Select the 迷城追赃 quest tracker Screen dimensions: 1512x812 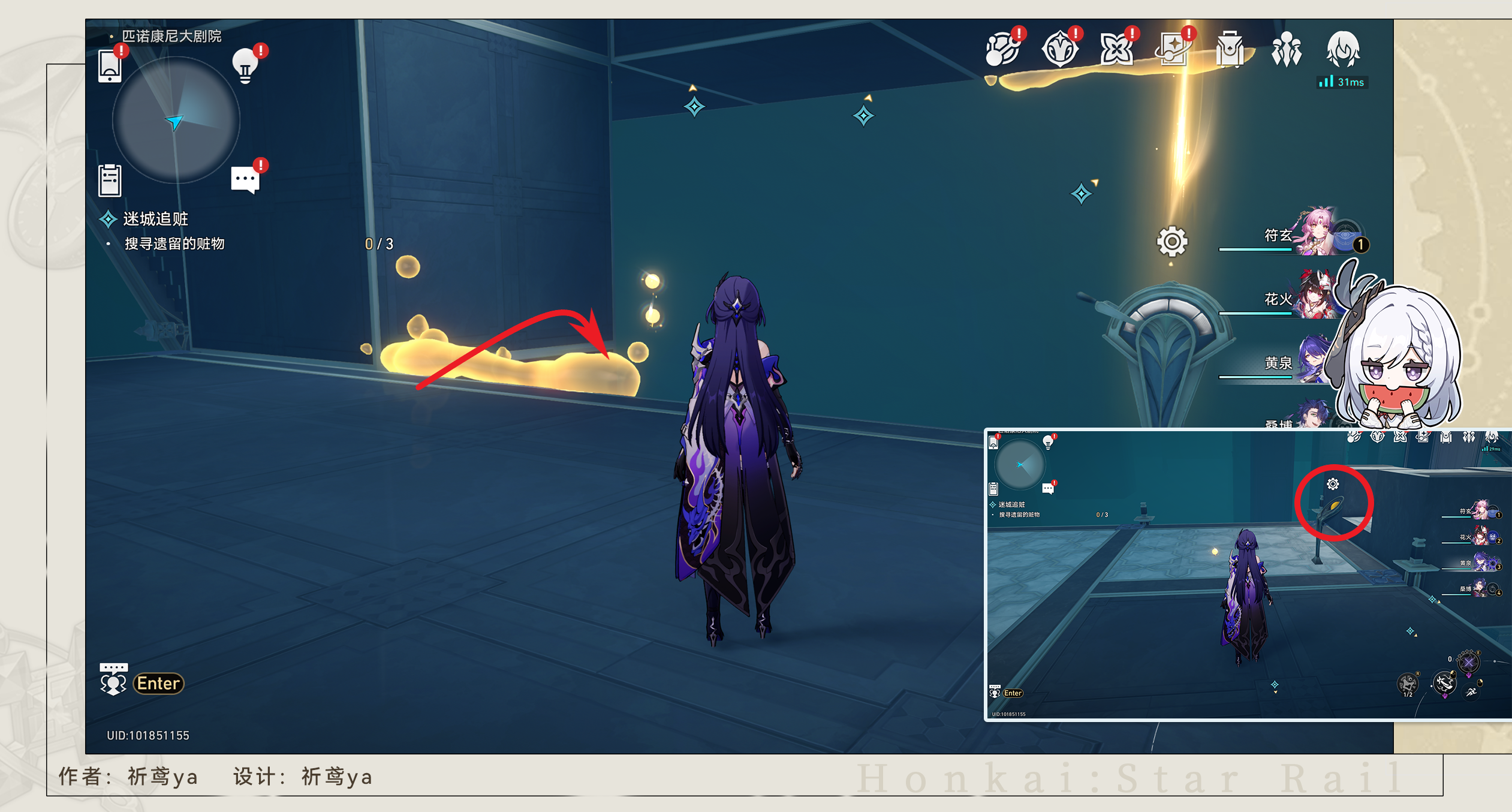point(155,219)
